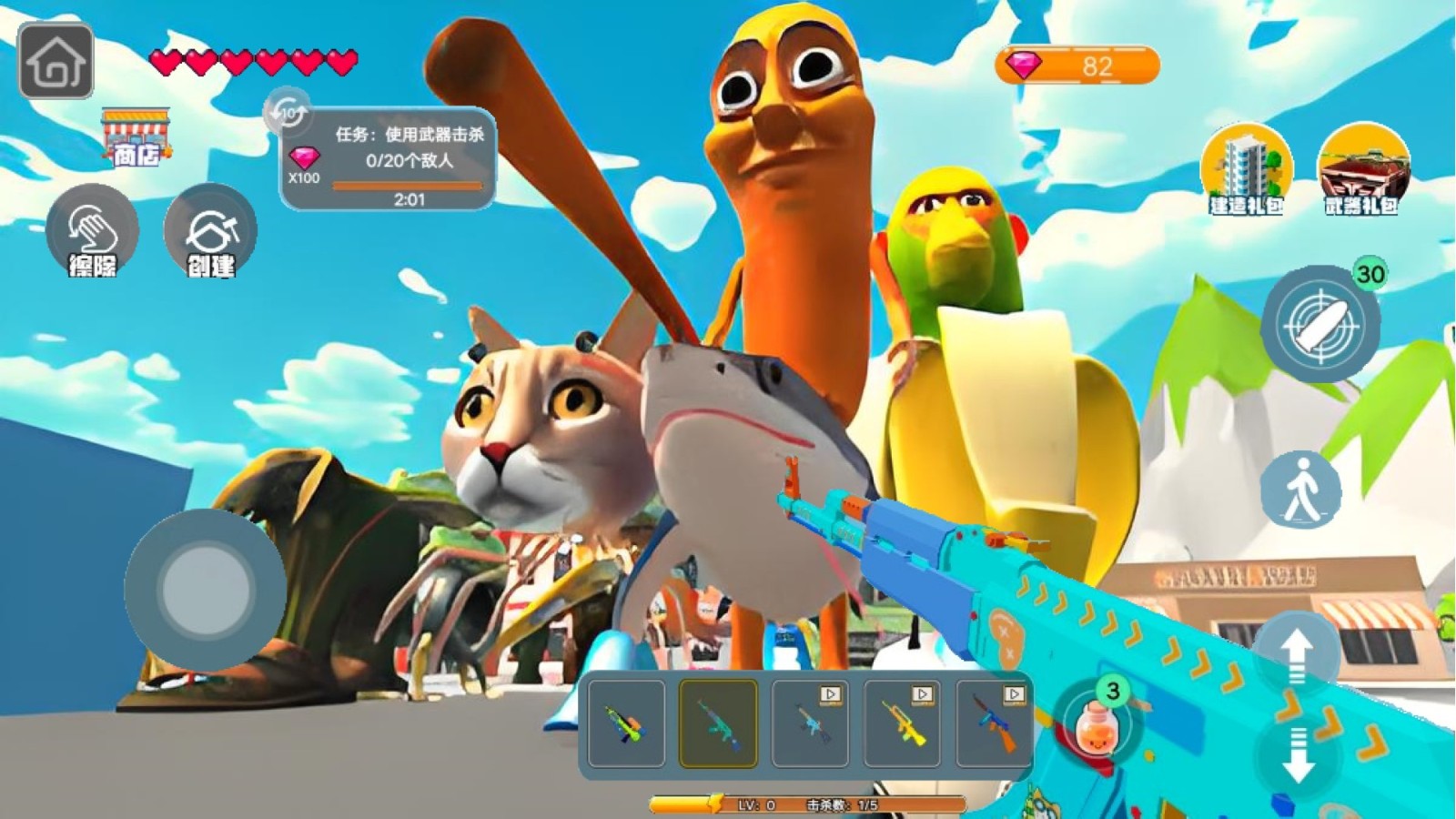Select the green water gun slot
Image resolution: width=1456 pixels, height=819 pixels.
[x=627, y=724]
